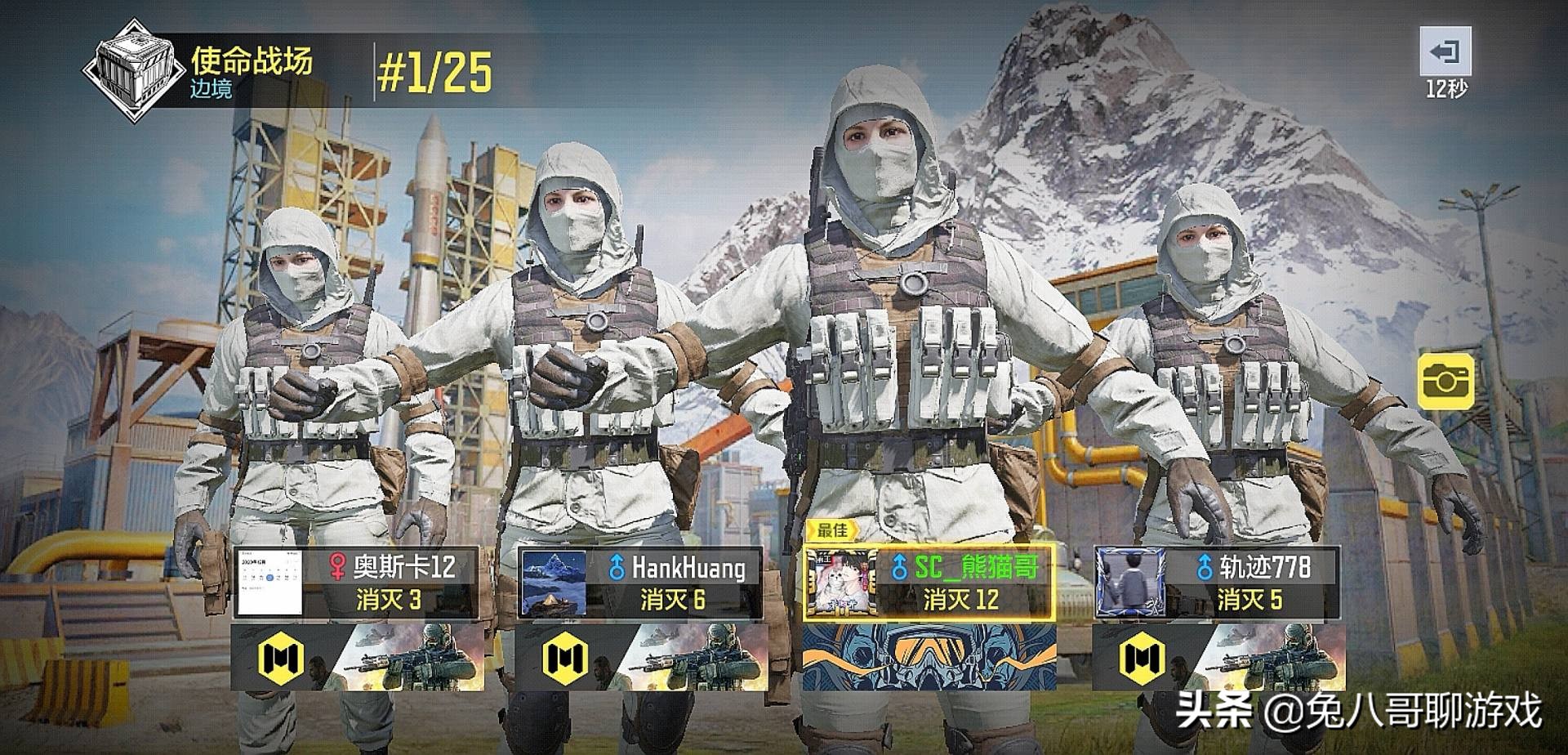Select the calling card under 轨迹778
The height and width of the screenshot is (755, 1568).
pos(1218,656)
